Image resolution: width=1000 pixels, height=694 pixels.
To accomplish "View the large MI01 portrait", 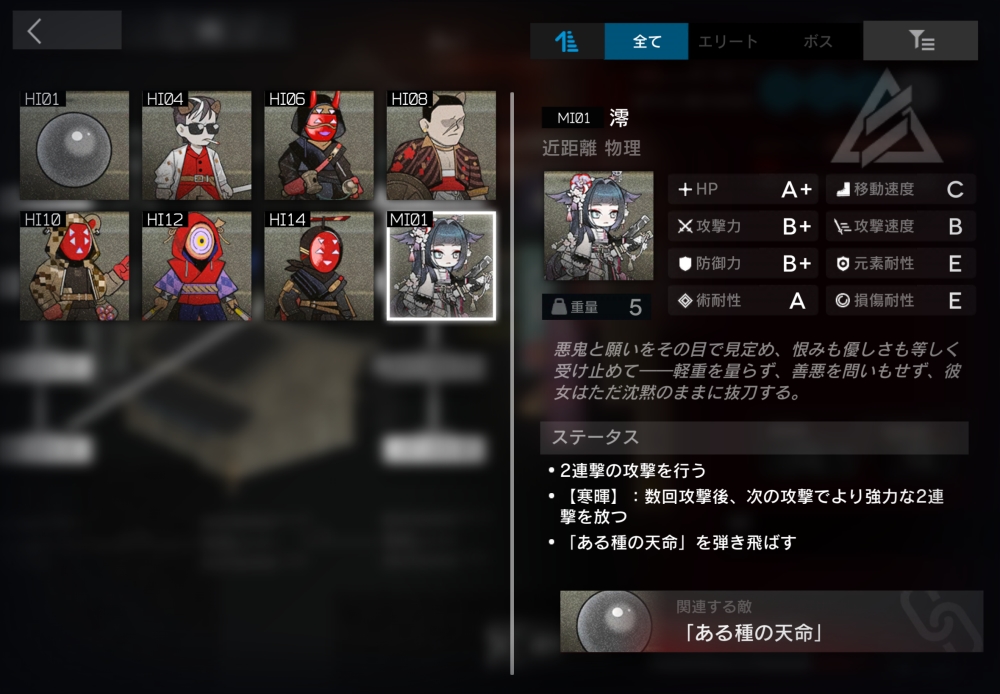I will click(598, 226).
